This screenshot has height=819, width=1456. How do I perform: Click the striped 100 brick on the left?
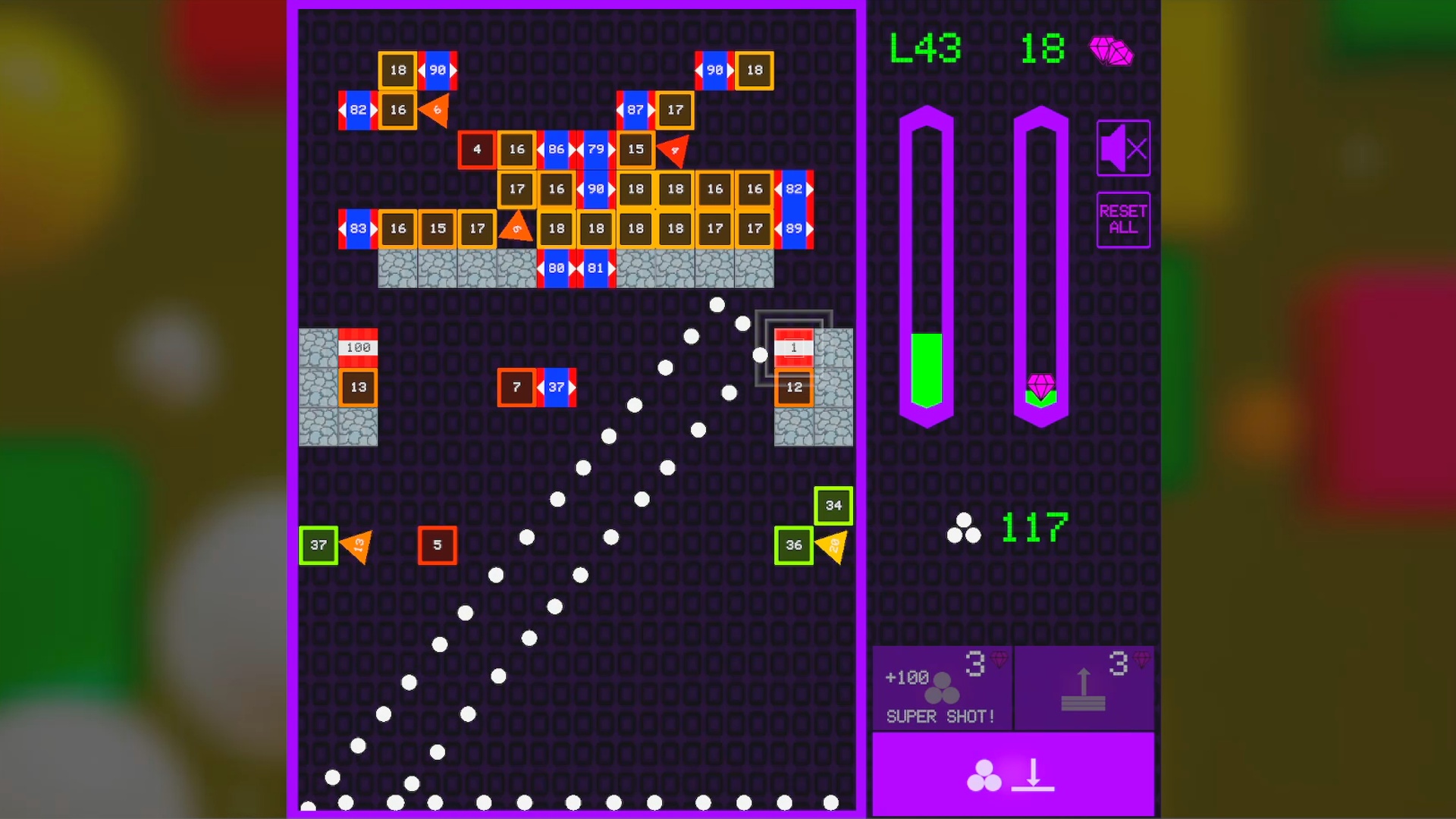click(x=356, y=347)
